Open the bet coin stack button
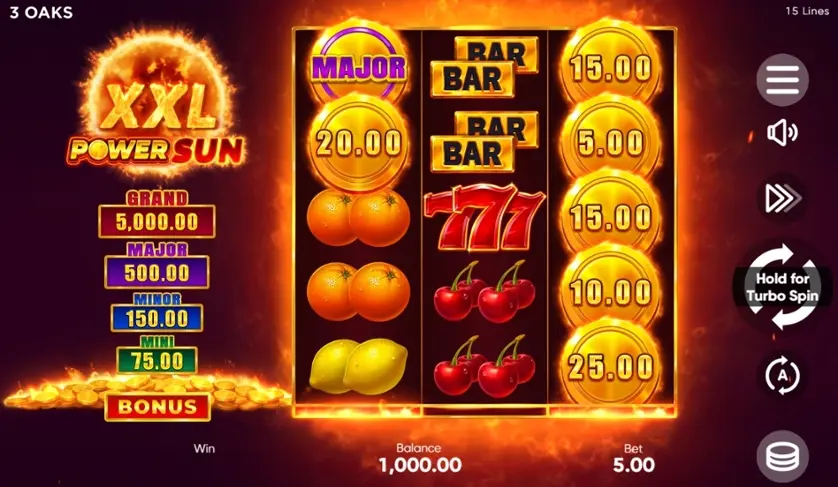The height and width of the screenshot is (487, 838). (782, 456)
